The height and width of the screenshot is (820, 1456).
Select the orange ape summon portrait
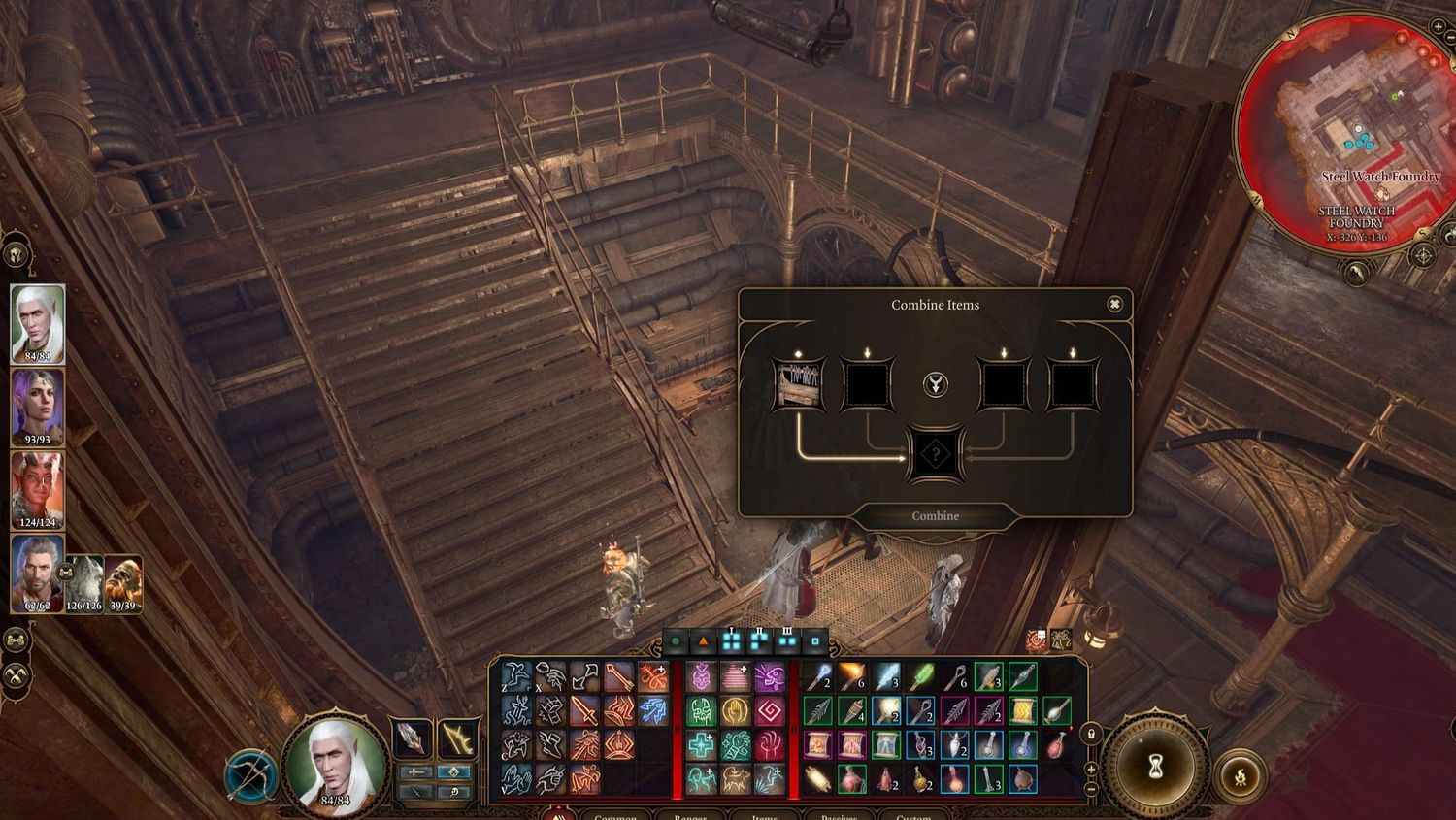pyautogui.click(x=123, y=583)
